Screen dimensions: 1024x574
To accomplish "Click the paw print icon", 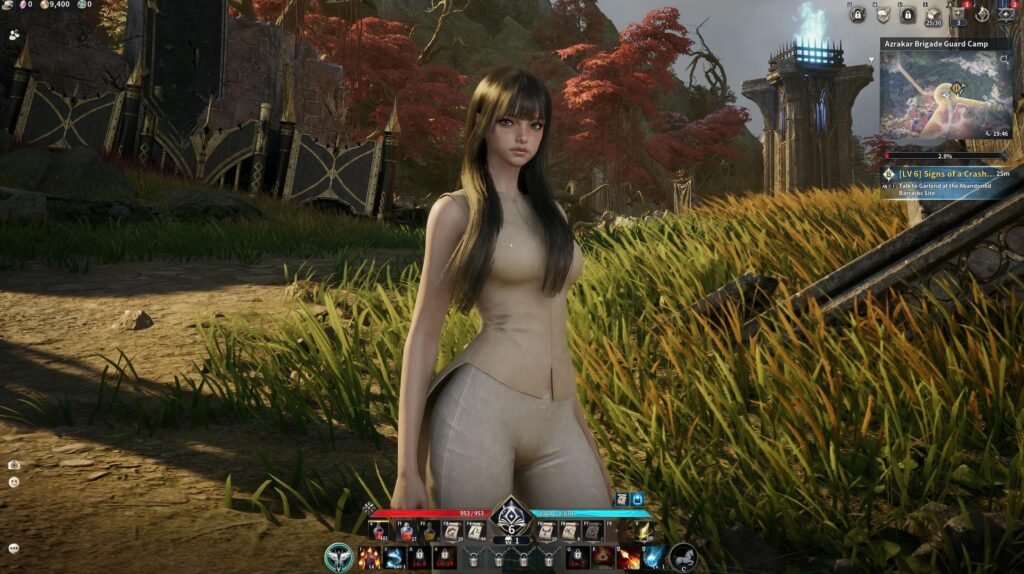I will coord(14,33).
